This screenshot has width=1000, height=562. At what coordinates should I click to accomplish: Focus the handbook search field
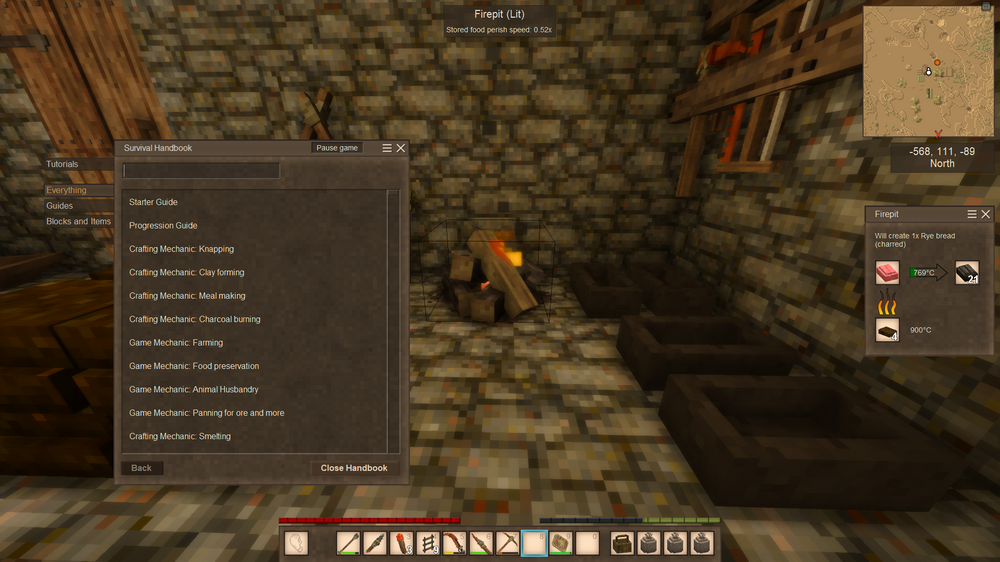coord(201,171)
